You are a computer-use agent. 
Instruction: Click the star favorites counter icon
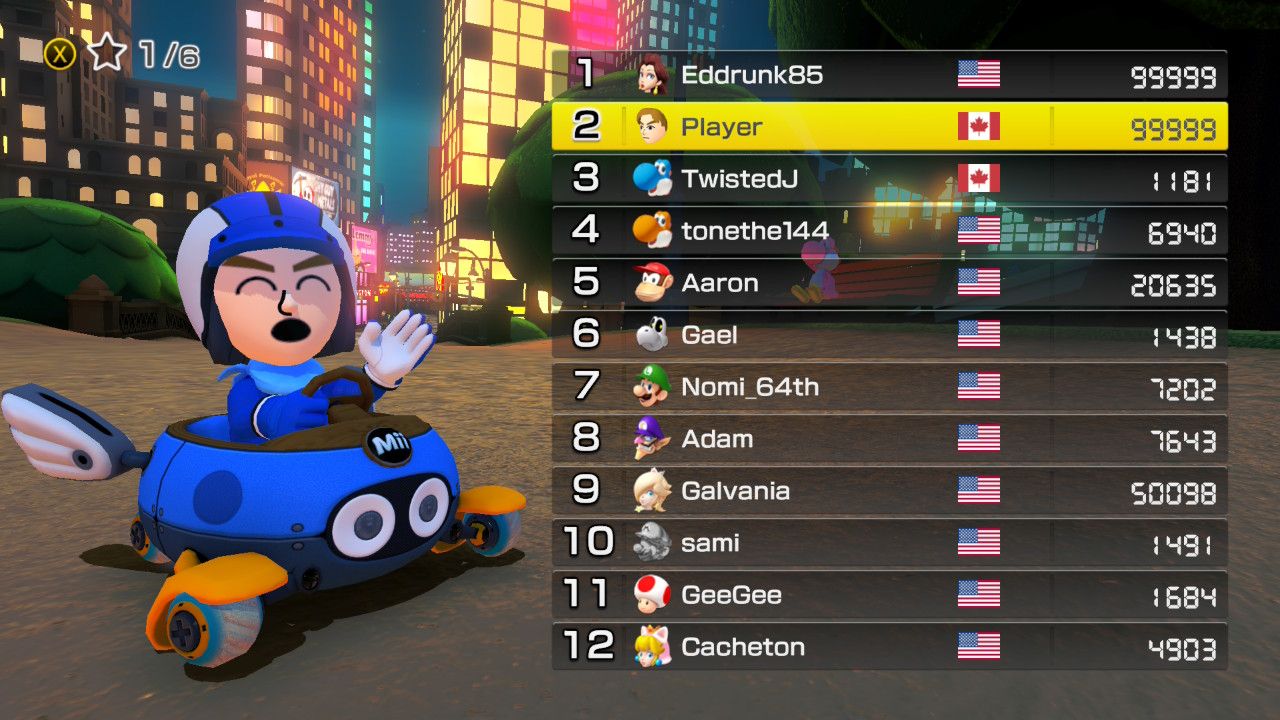tap(106, 53)
